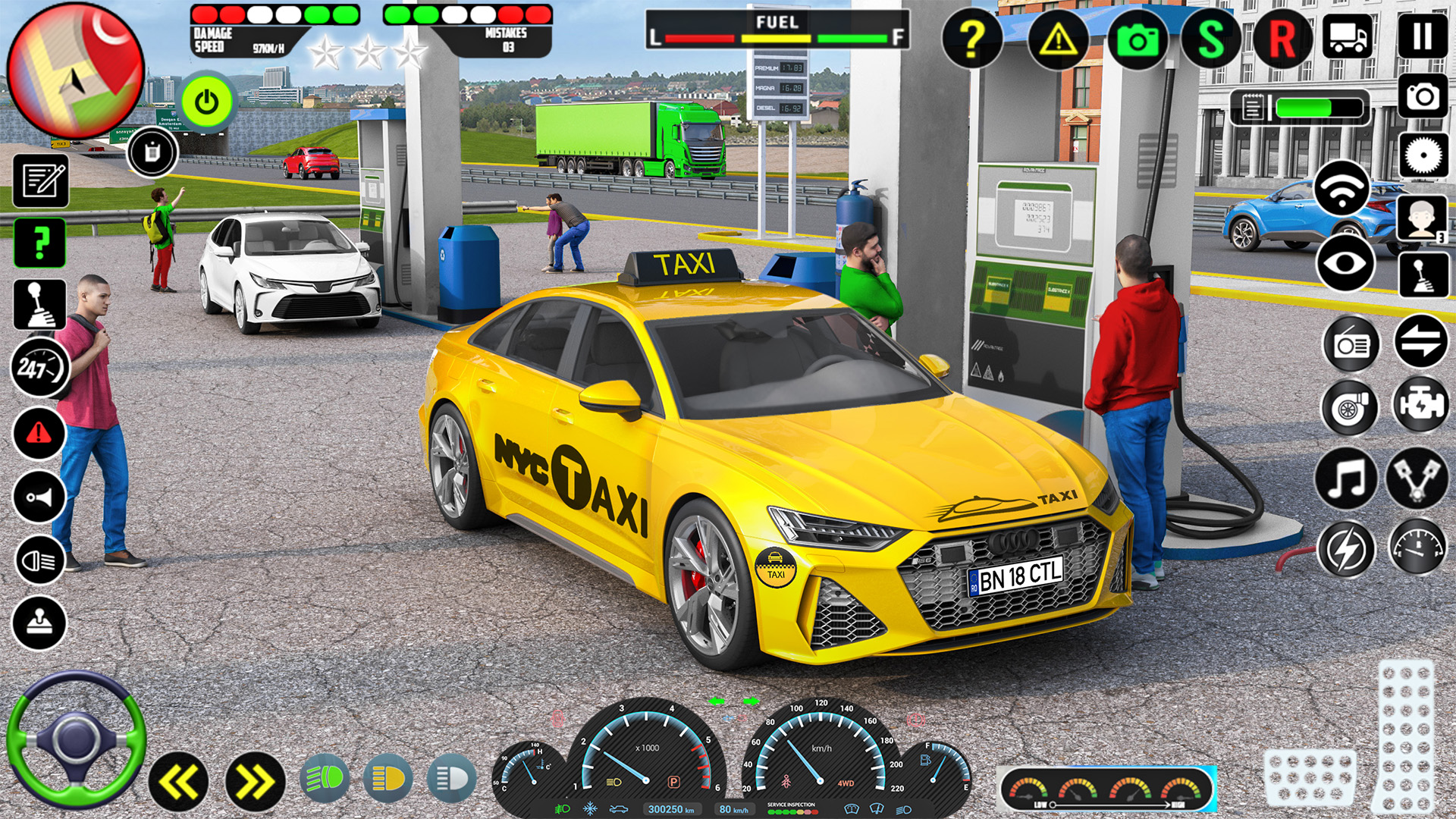
Task: Select the green S button
Action: pyautogui.click(x=1210, y=38)
